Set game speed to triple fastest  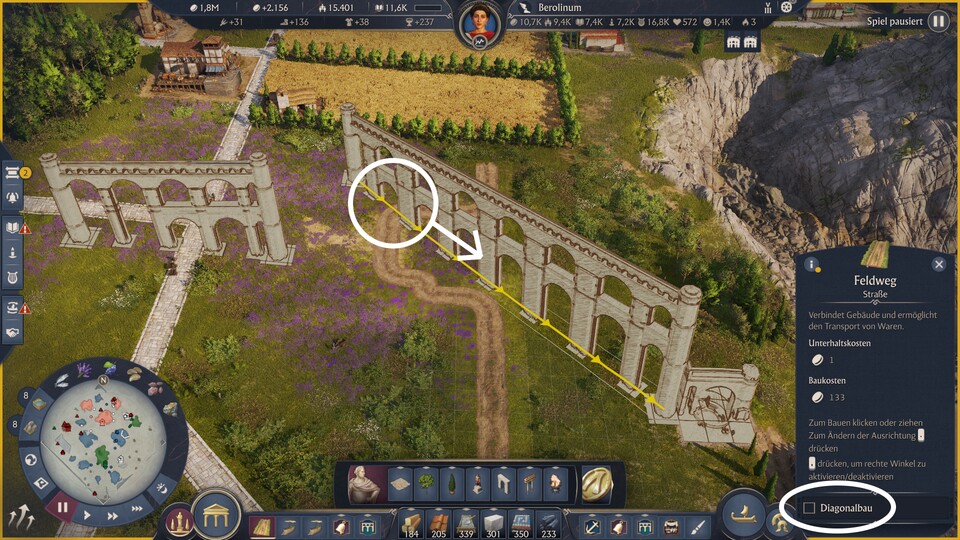pos(137,509)
